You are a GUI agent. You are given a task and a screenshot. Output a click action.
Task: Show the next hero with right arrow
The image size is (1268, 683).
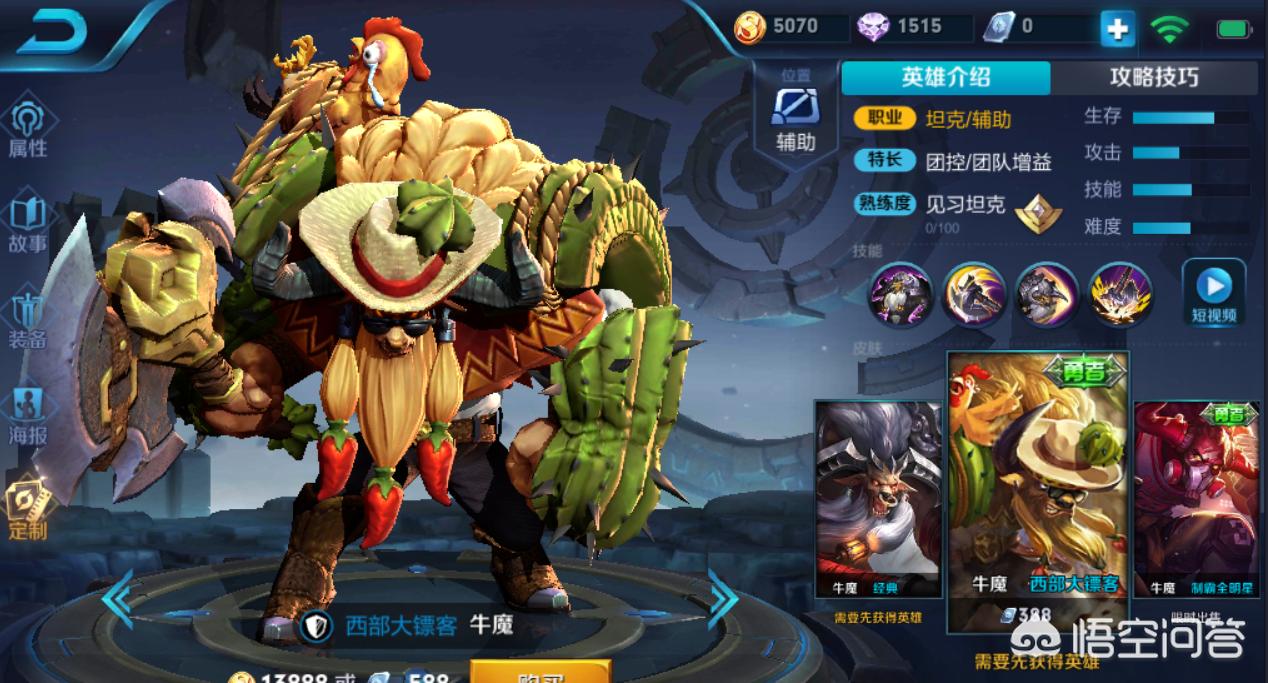(722, 599)
